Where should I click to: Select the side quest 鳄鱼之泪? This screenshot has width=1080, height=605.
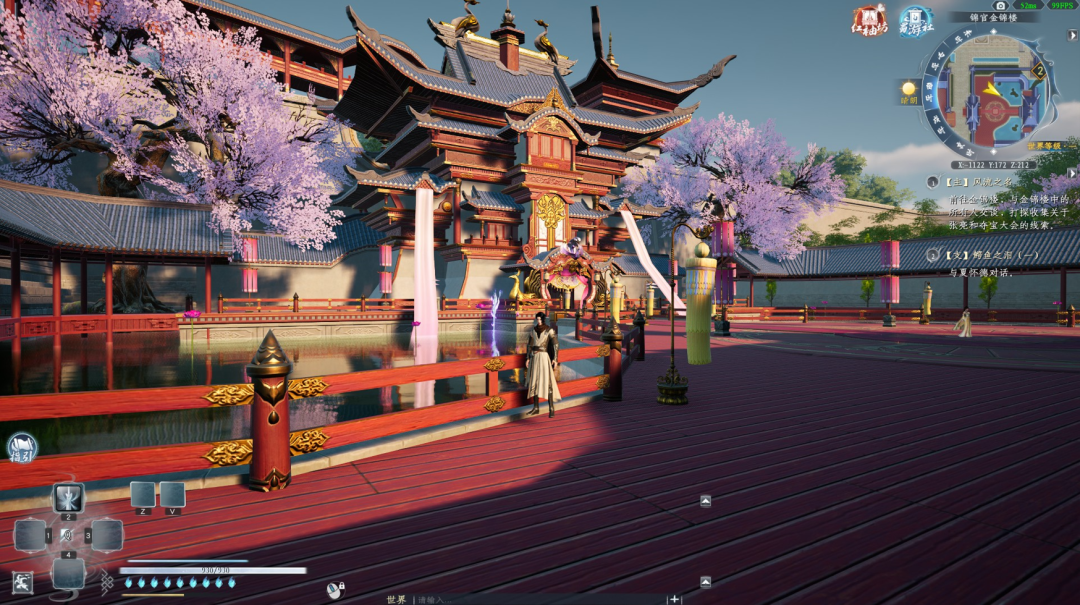pyautogui.click(x=972, y=256)
